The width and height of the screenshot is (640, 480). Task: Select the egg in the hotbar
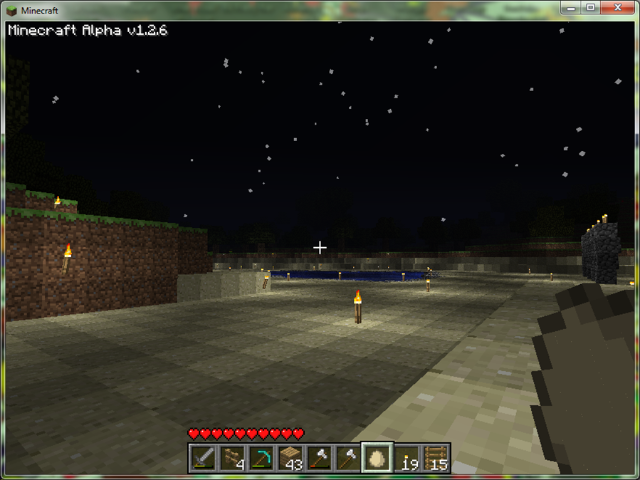point(378,458)
